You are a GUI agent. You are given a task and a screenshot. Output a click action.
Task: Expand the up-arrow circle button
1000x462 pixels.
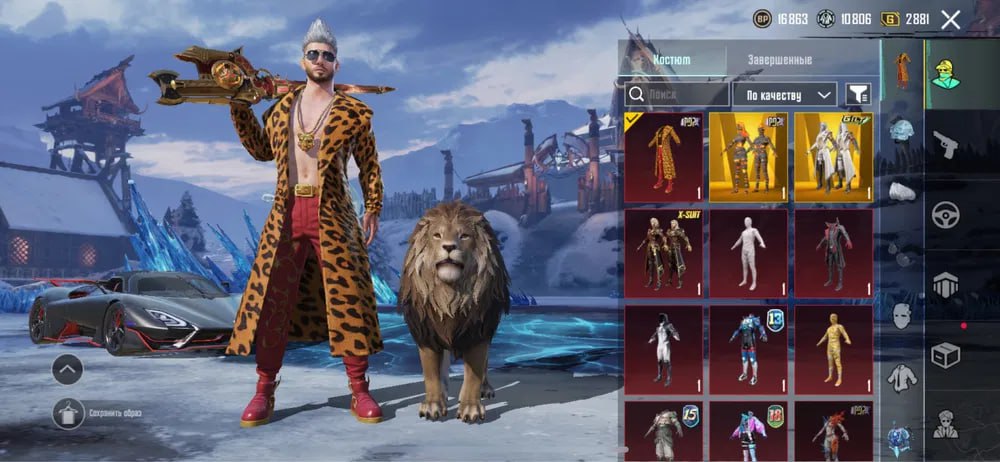(68, 370)
